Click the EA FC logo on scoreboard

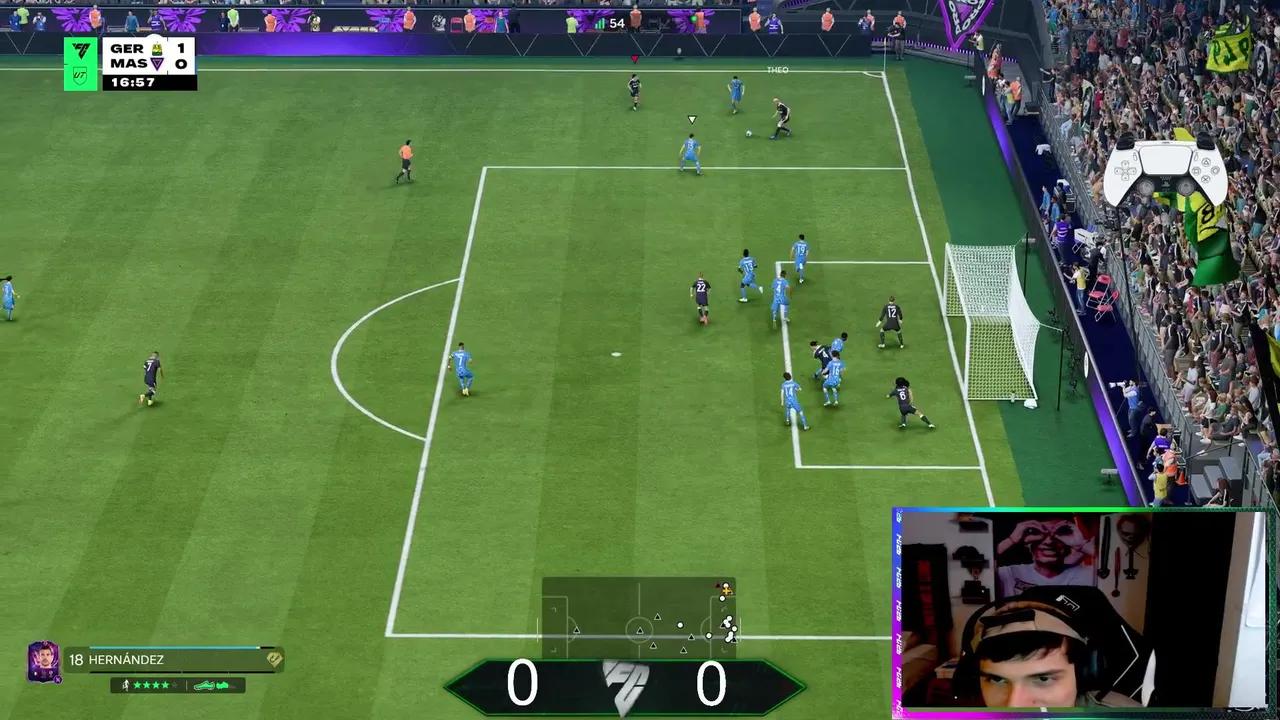click(x=81, y=50)
